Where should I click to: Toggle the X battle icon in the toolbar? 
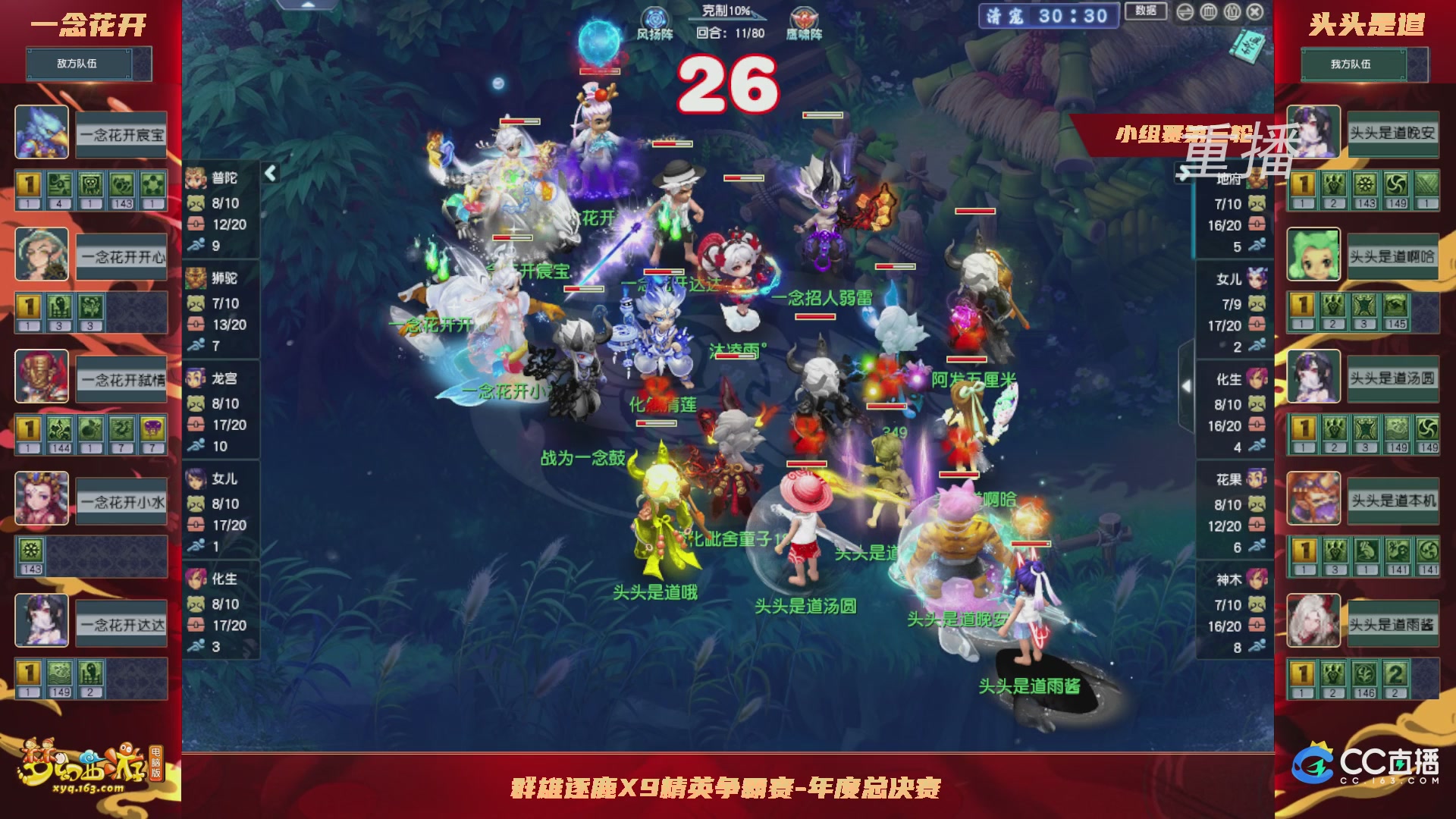coord(1255,13)
